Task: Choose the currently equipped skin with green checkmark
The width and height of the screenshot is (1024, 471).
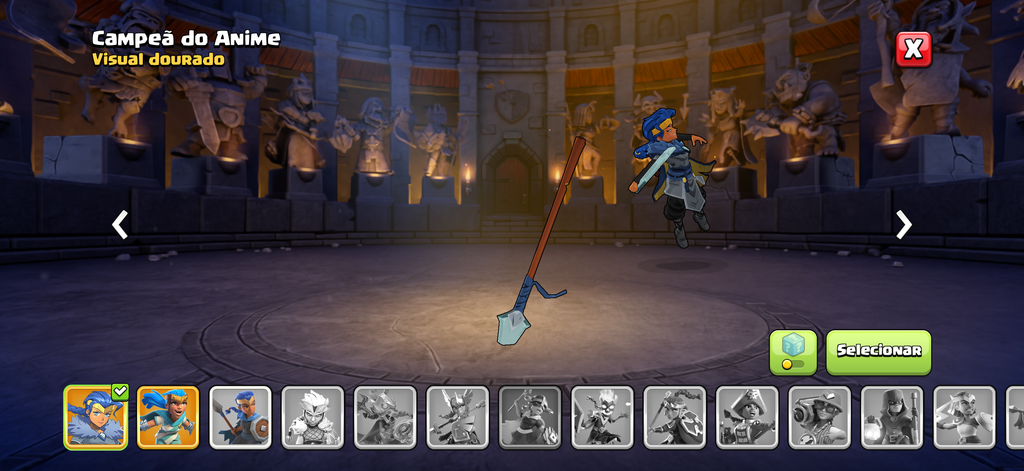Action: tap(96, 417)
